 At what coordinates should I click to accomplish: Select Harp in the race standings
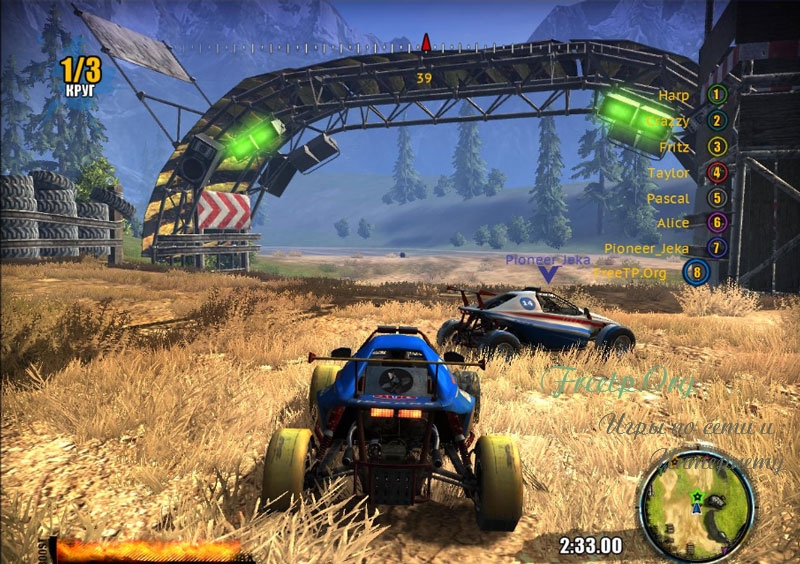692,95
